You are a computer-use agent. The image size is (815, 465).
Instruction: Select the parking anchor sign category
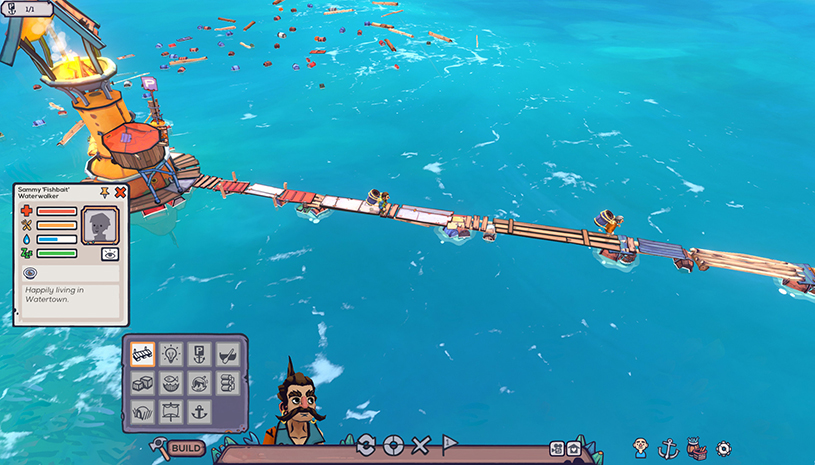click(x=198, y=354)
